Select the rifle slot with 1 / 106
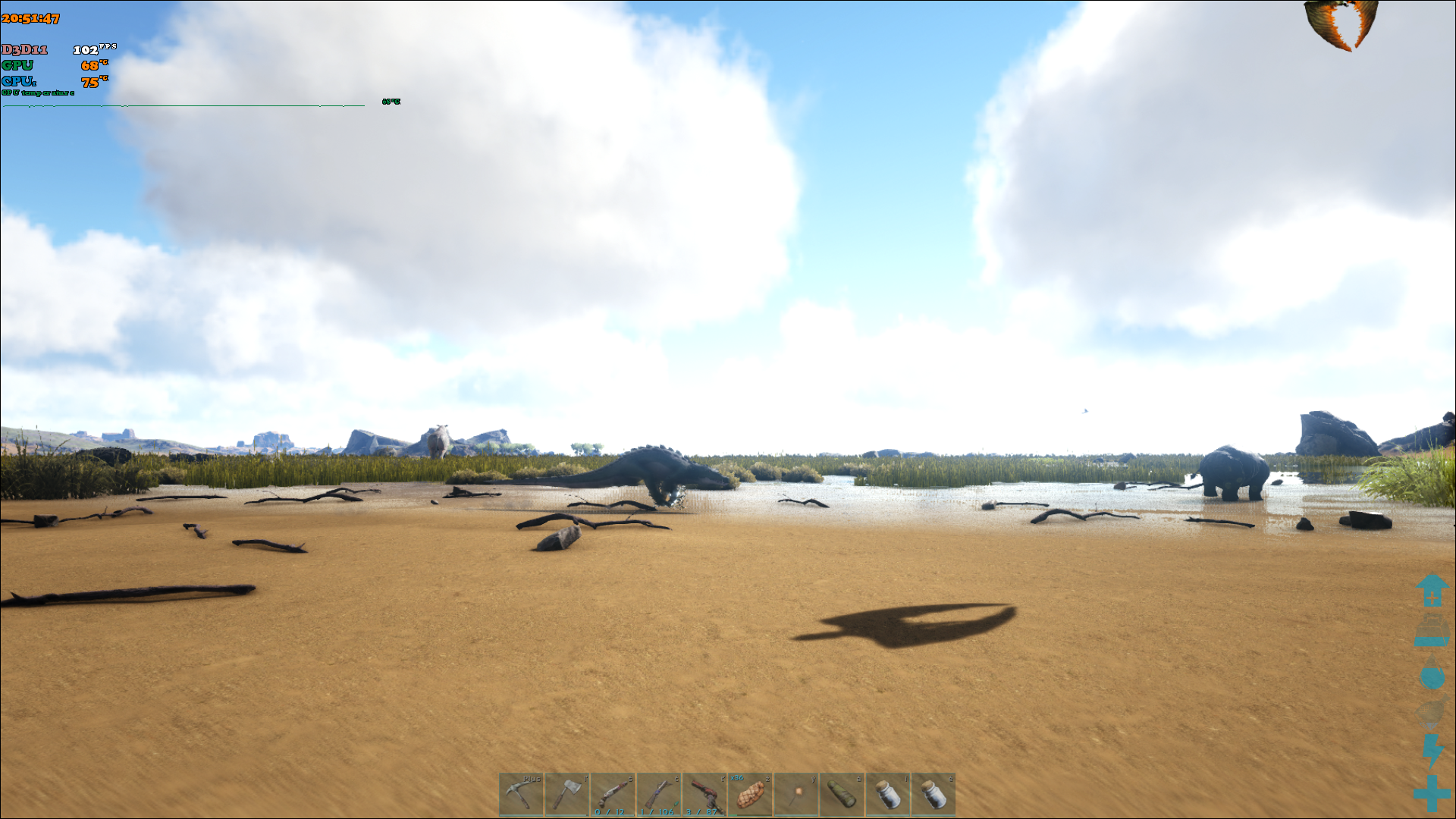 [658, 794]
